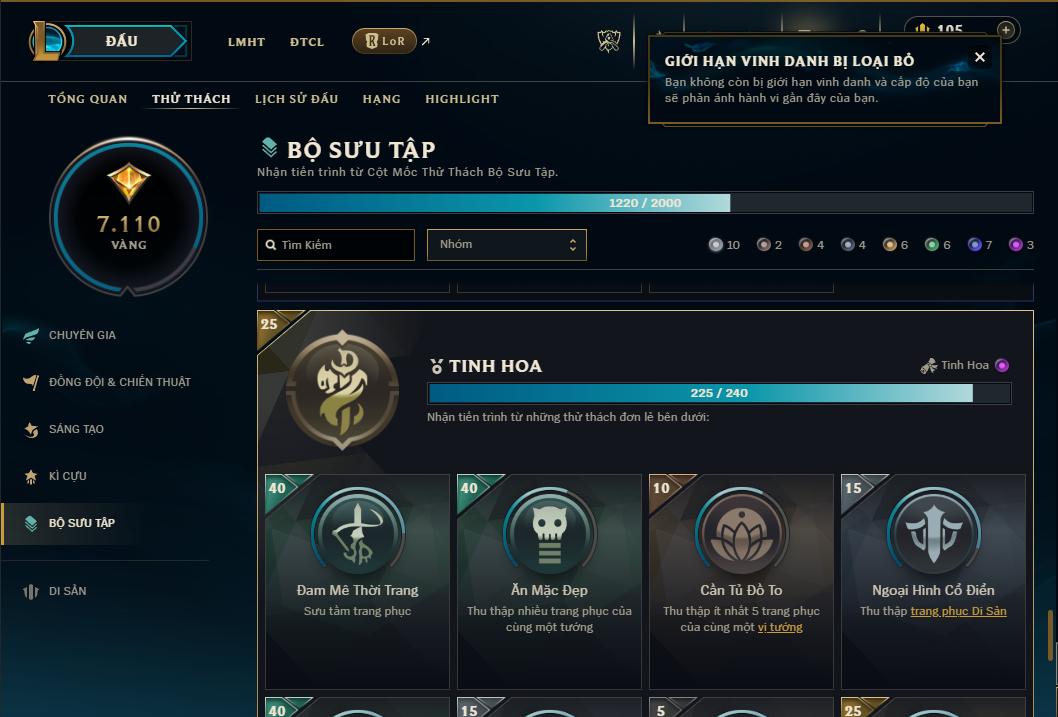The image size is (1058, 717).
Task: Click the ĐẤU play button
Action: 121,41
